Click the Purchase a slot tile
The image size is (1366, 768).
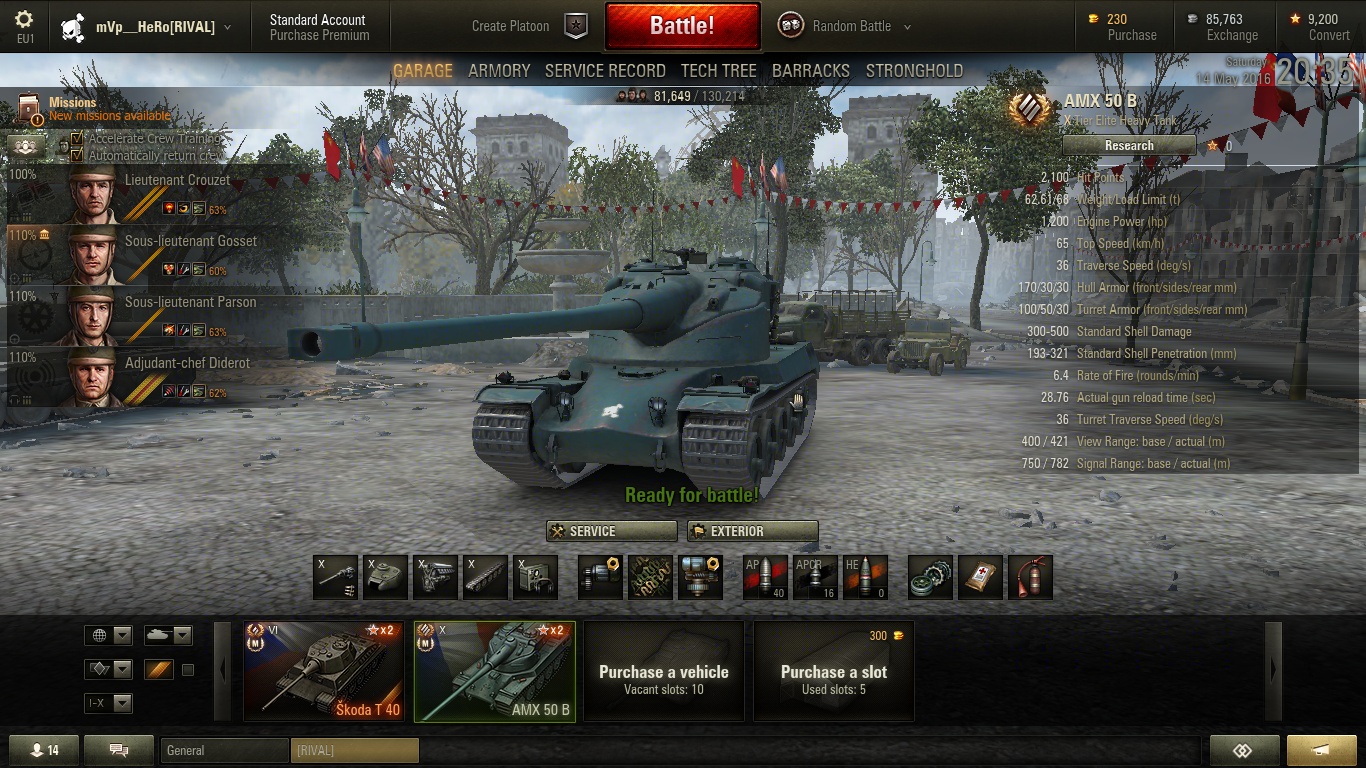pyautogui.click(x=833, y=671)
